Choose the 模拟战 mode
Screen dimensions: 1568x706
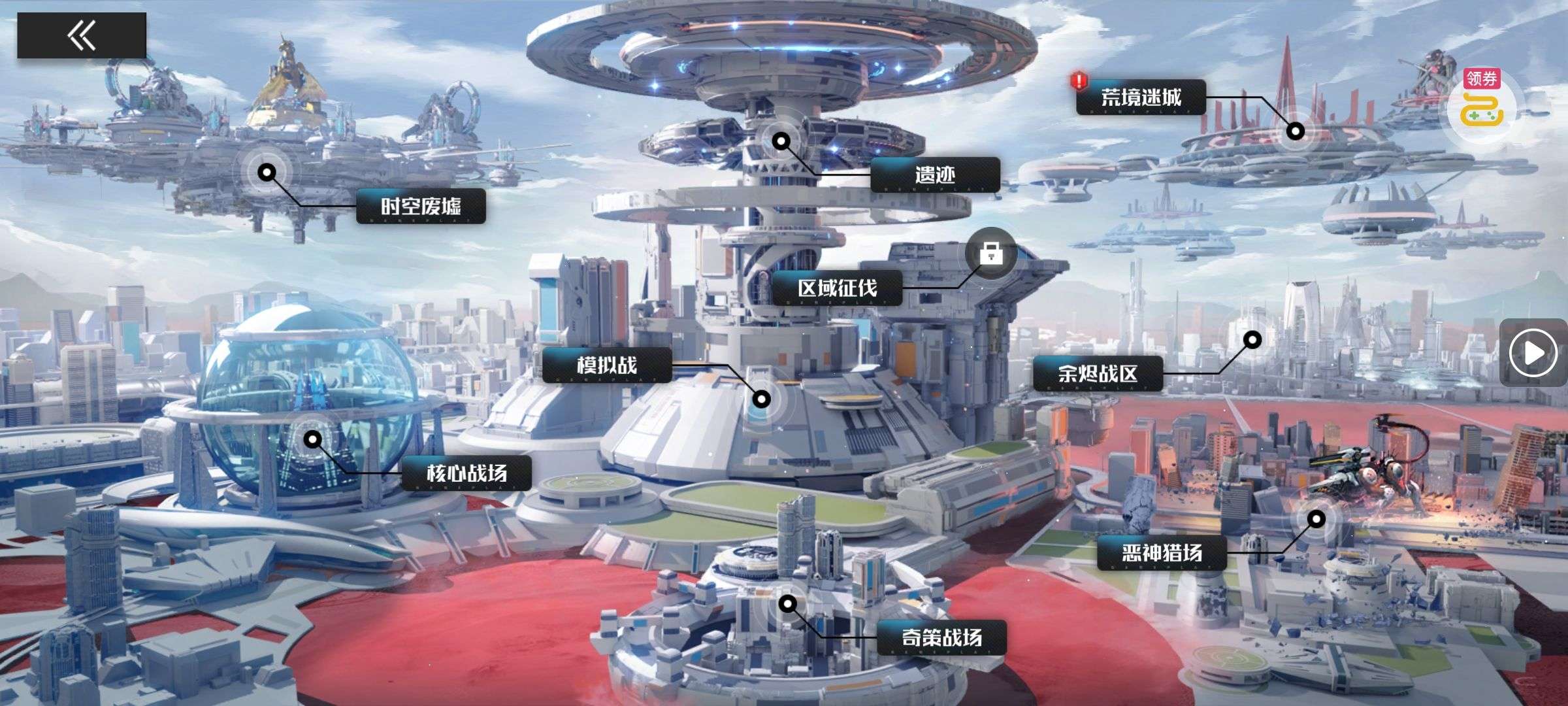607,365
